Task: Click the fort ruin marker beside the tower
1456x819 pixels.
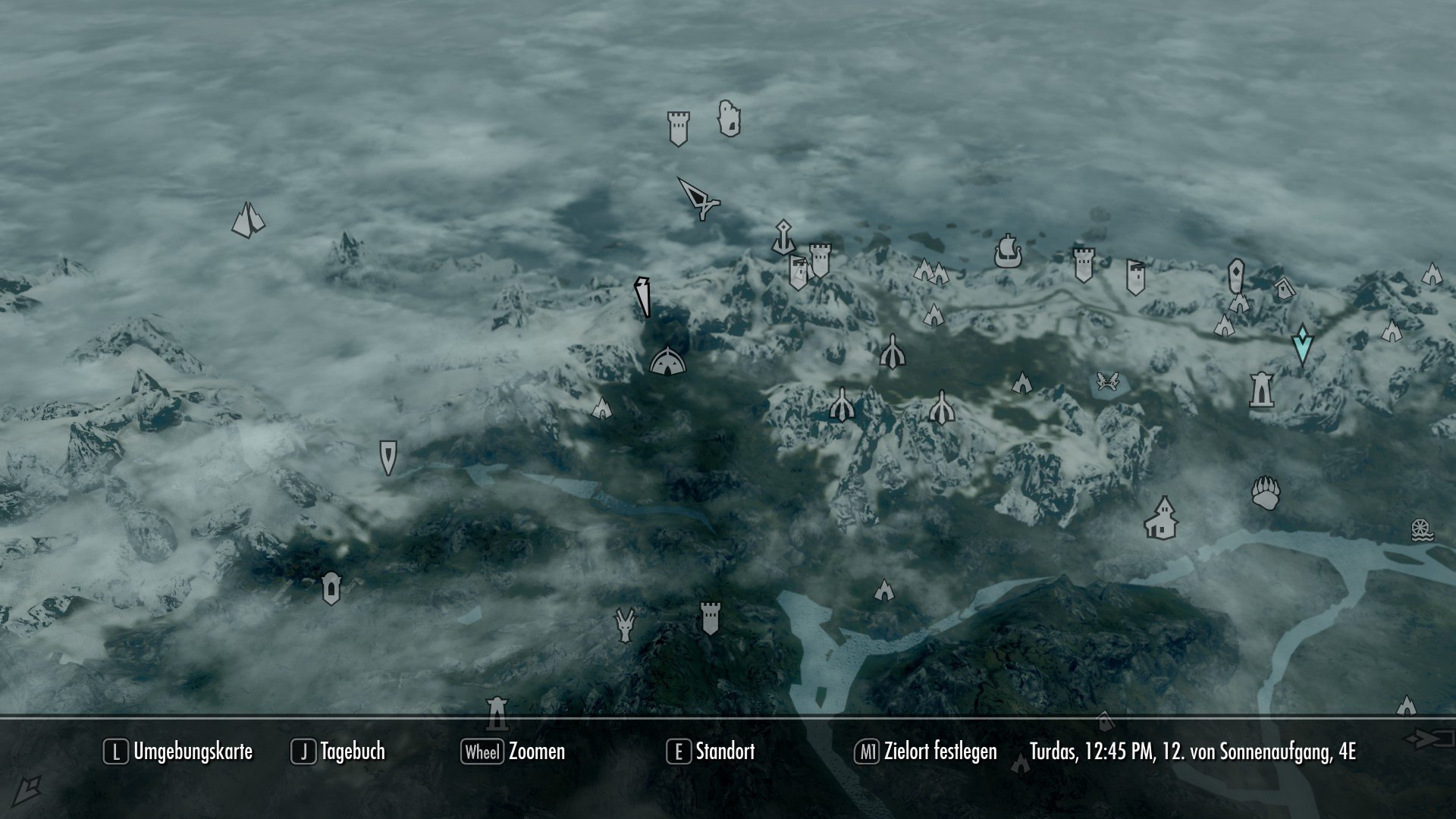Action: tap(727, 119)
